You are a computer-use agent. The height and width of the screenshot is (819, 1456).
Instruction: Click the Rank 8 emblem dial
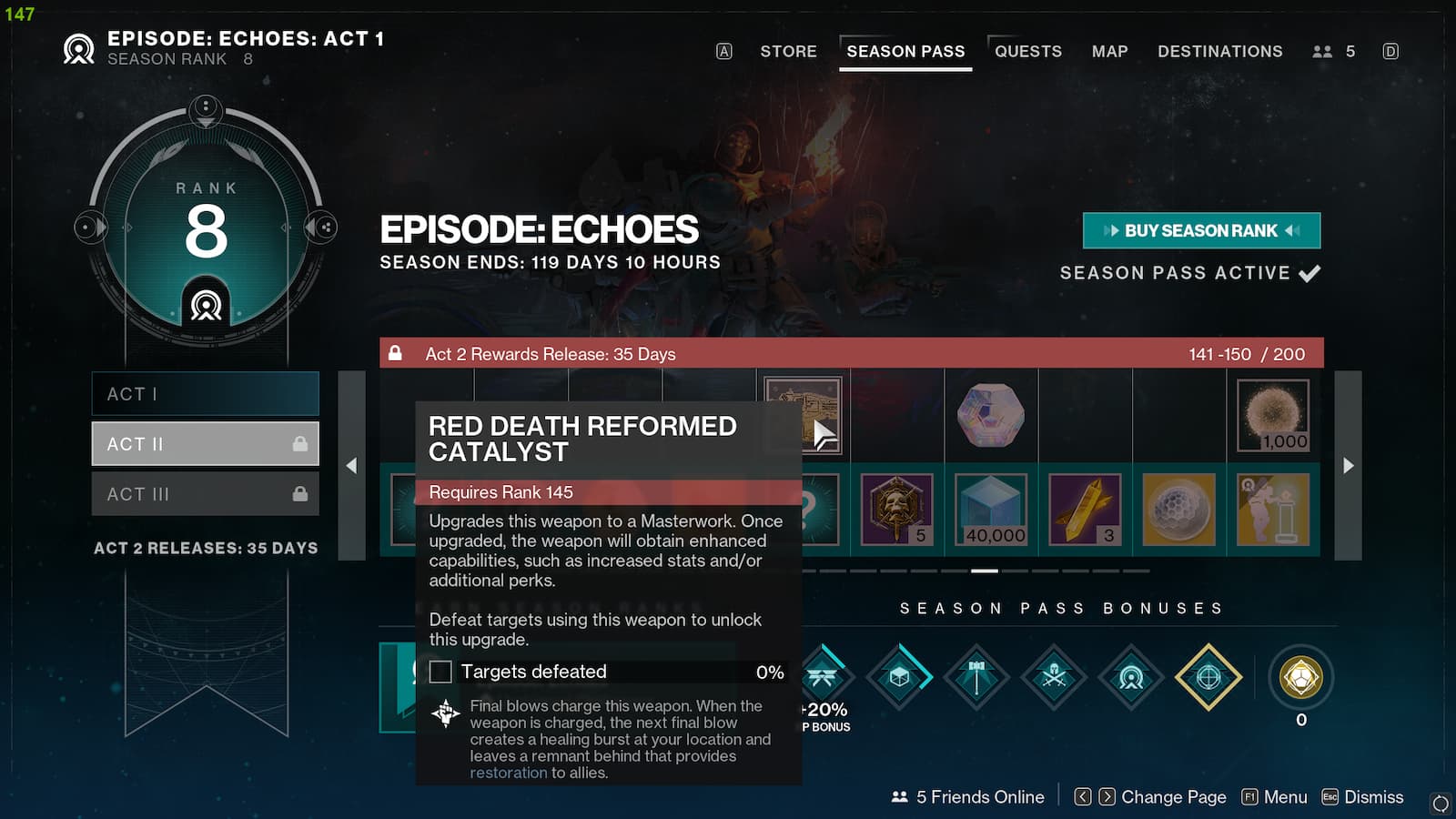click(x=206, y=225)
